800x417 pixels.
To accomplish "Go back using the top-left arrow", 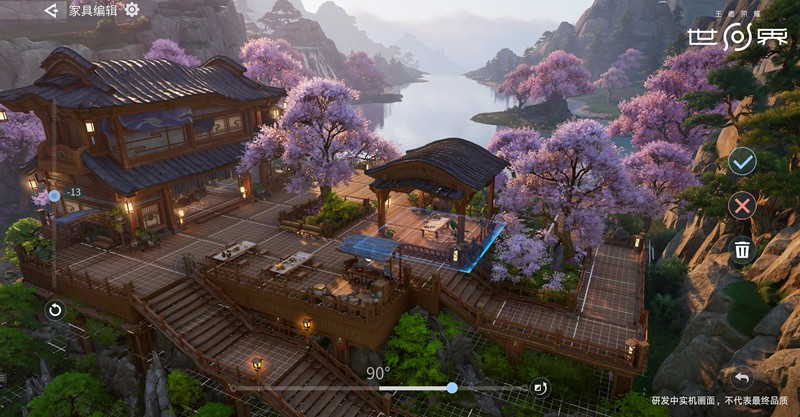I will tap(51, 10).
